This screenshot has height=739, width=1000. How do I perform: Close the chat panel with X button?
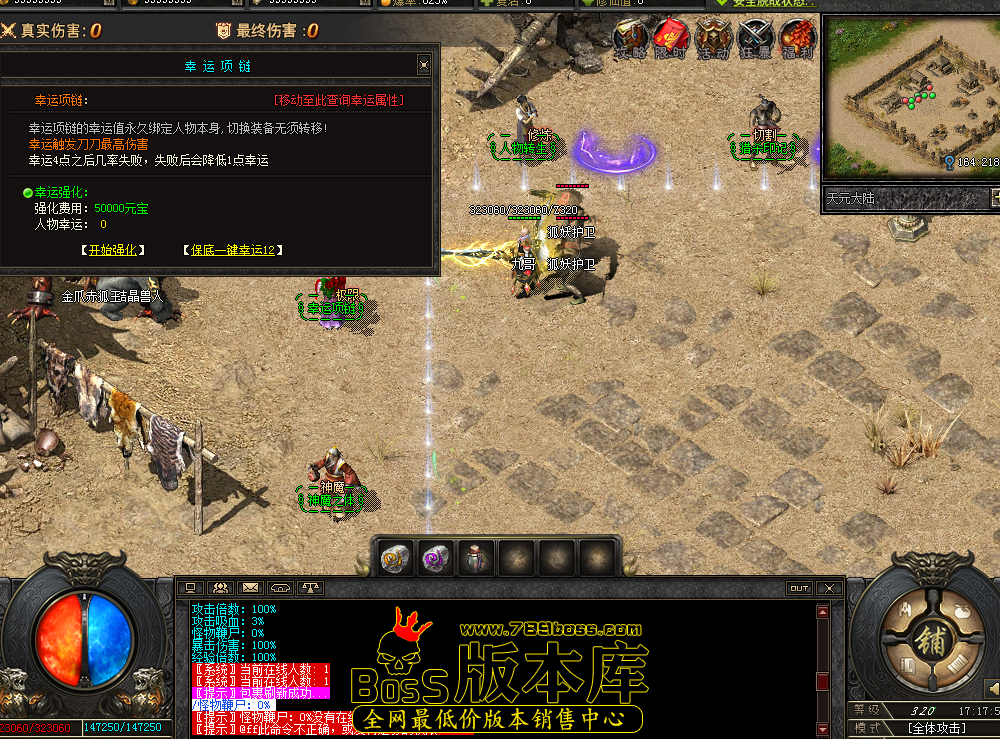pyautogui.click(x=827, y=588)
